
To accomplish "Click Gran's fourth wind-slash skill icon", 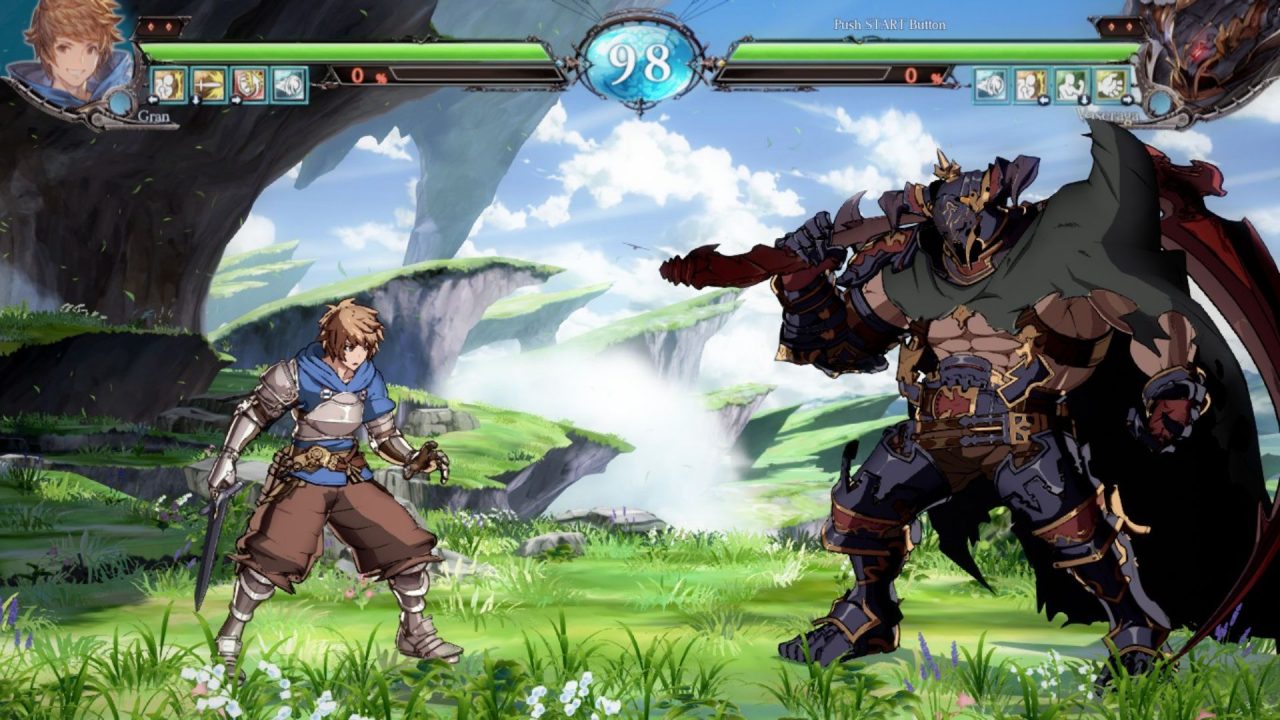I will [287, 85].
